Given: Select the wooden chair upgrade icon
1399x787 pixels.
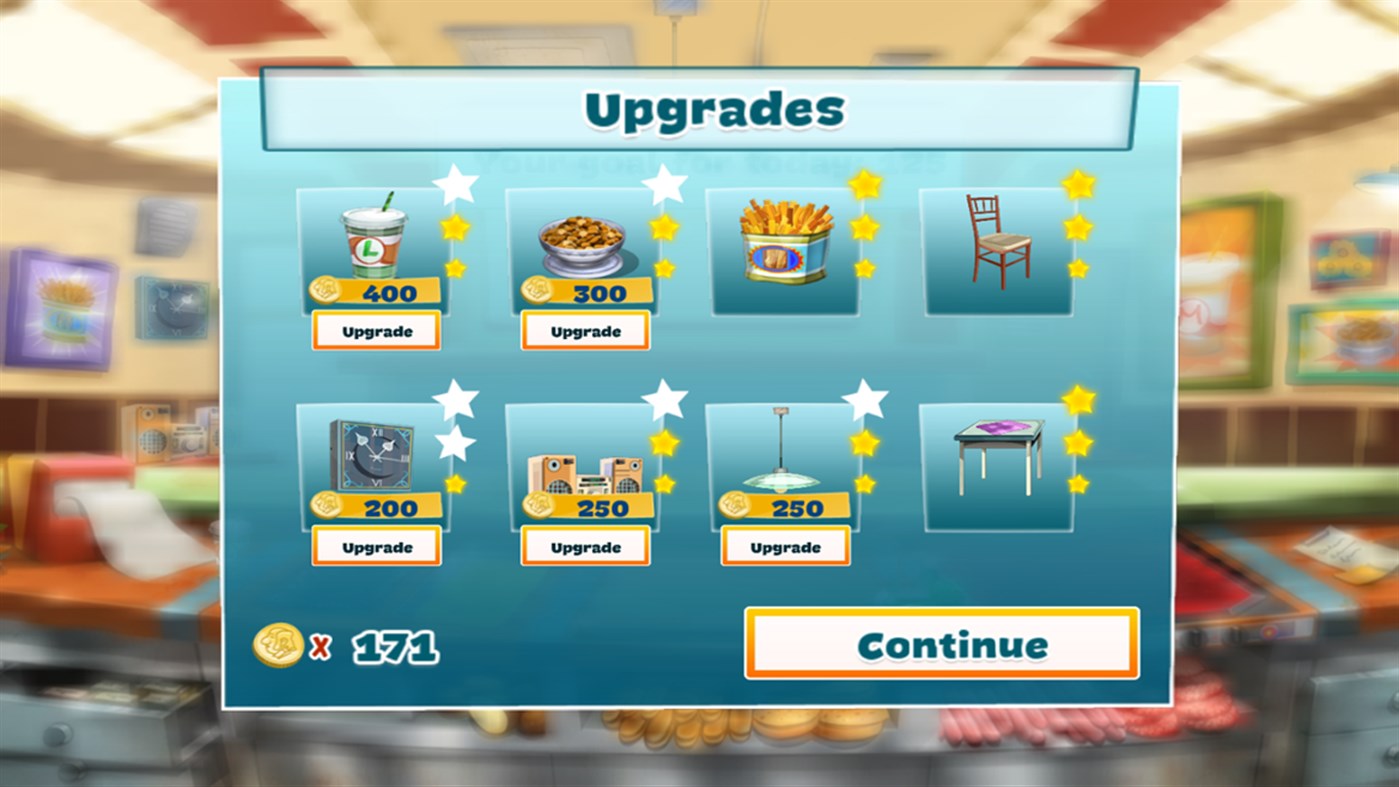Looking at the screenshot, I should pos(996,240).
